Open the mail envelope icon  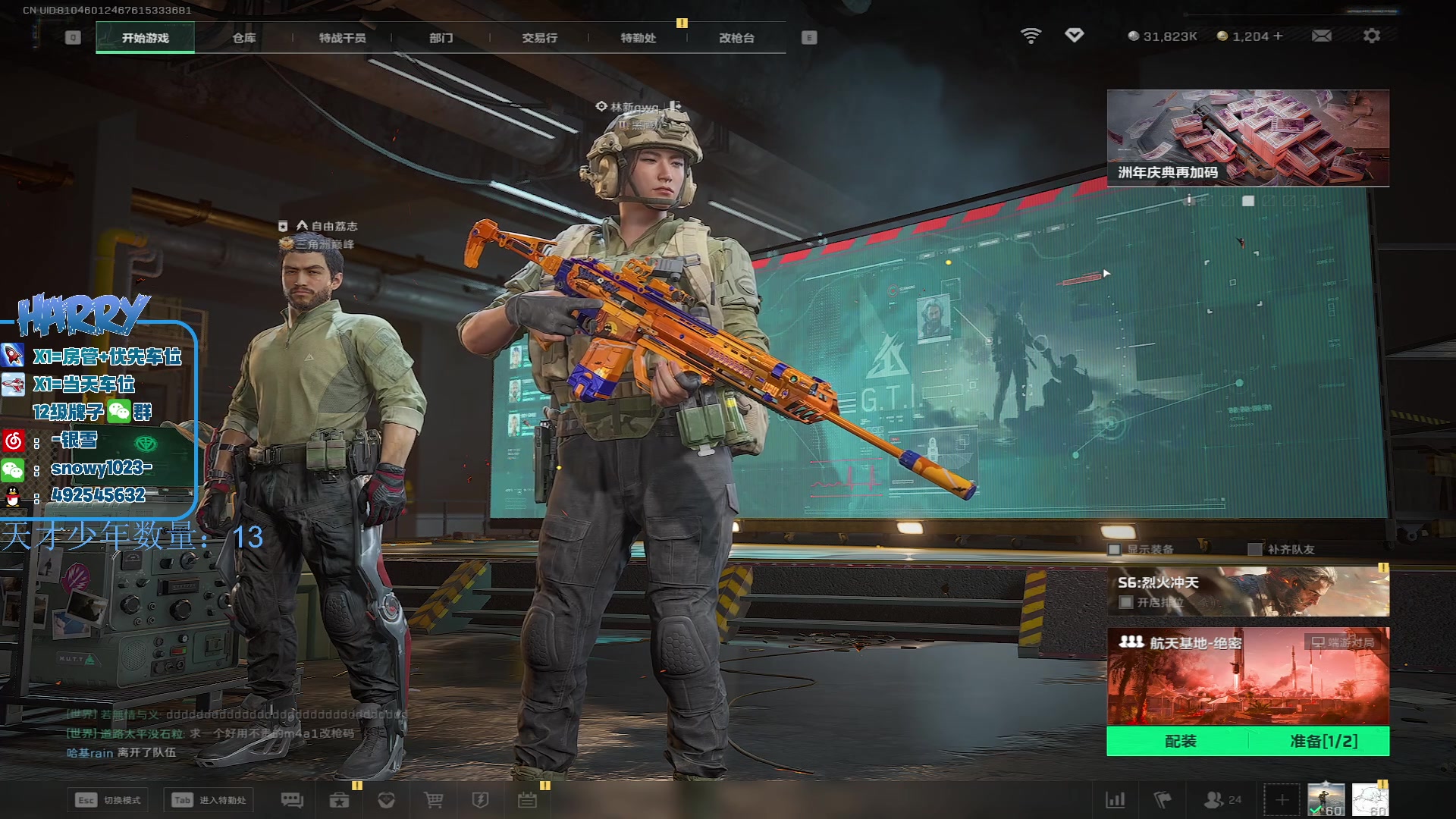coord(1321,36)
